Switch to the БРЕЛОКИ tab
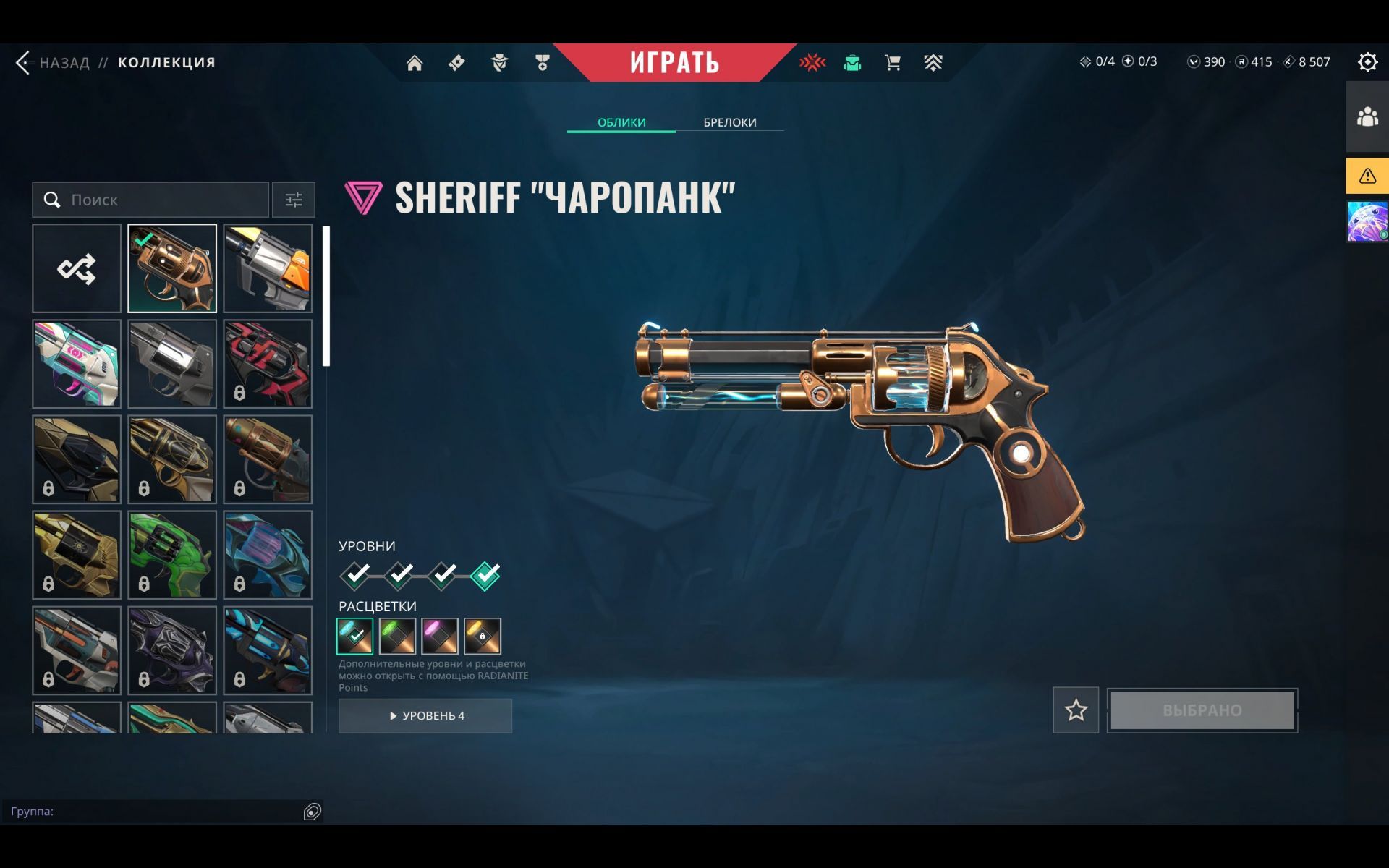Viewport: 1389px width, 868px height. 729,122
